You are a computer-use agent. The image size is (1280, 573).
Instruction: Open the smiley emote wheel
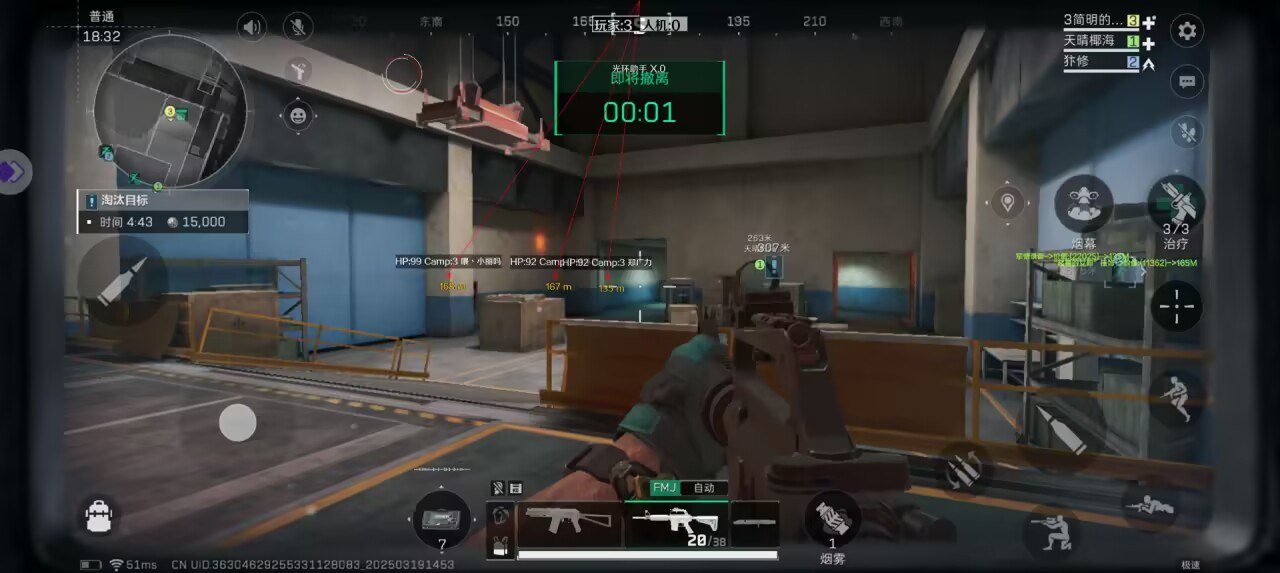tap(298, 116)
